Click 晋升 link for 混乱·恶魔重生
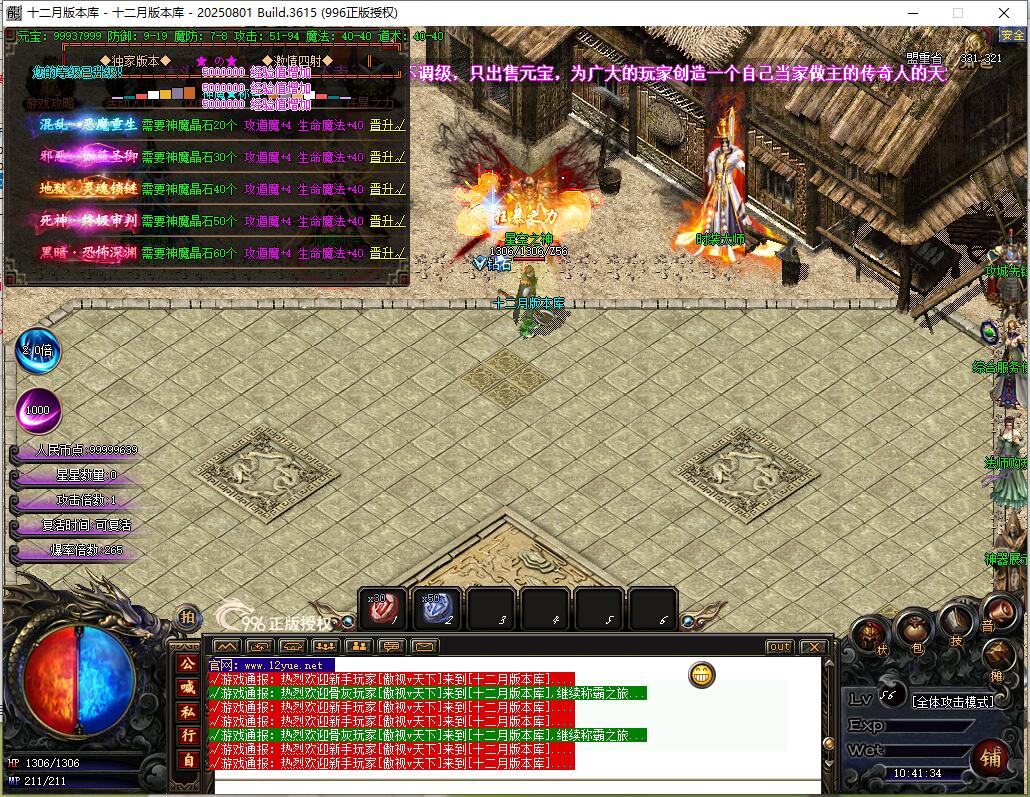The height and width of the screenshot is (797, 1030). (x=387, y=126)
